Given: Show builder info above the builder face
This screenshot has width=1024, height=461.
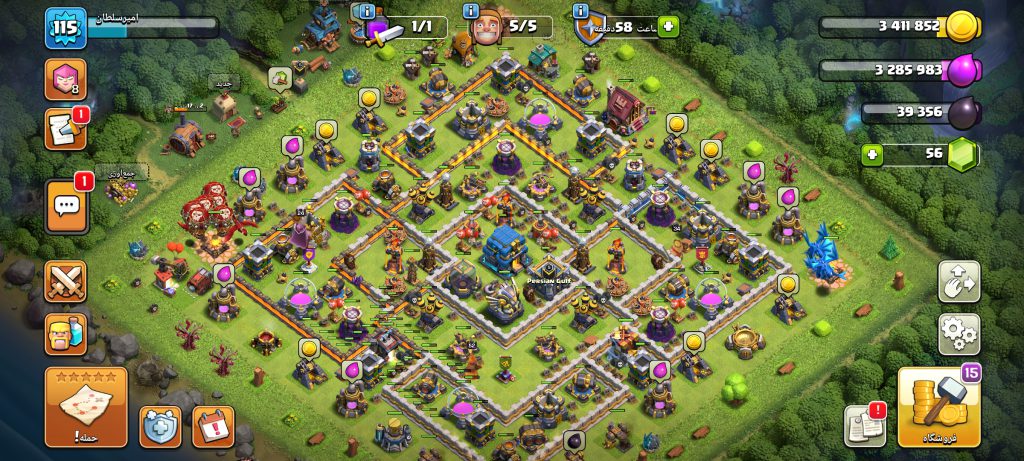Looking at the screenshot, I should point(470,11).
